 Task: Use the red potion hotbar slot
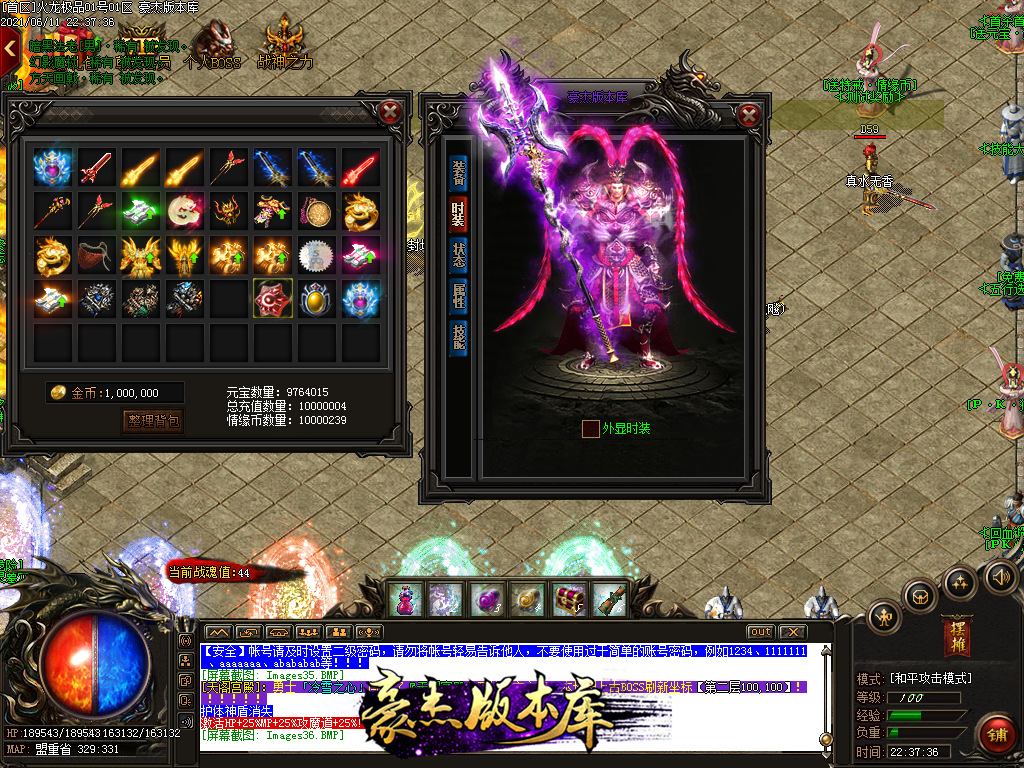pos(406,599)
